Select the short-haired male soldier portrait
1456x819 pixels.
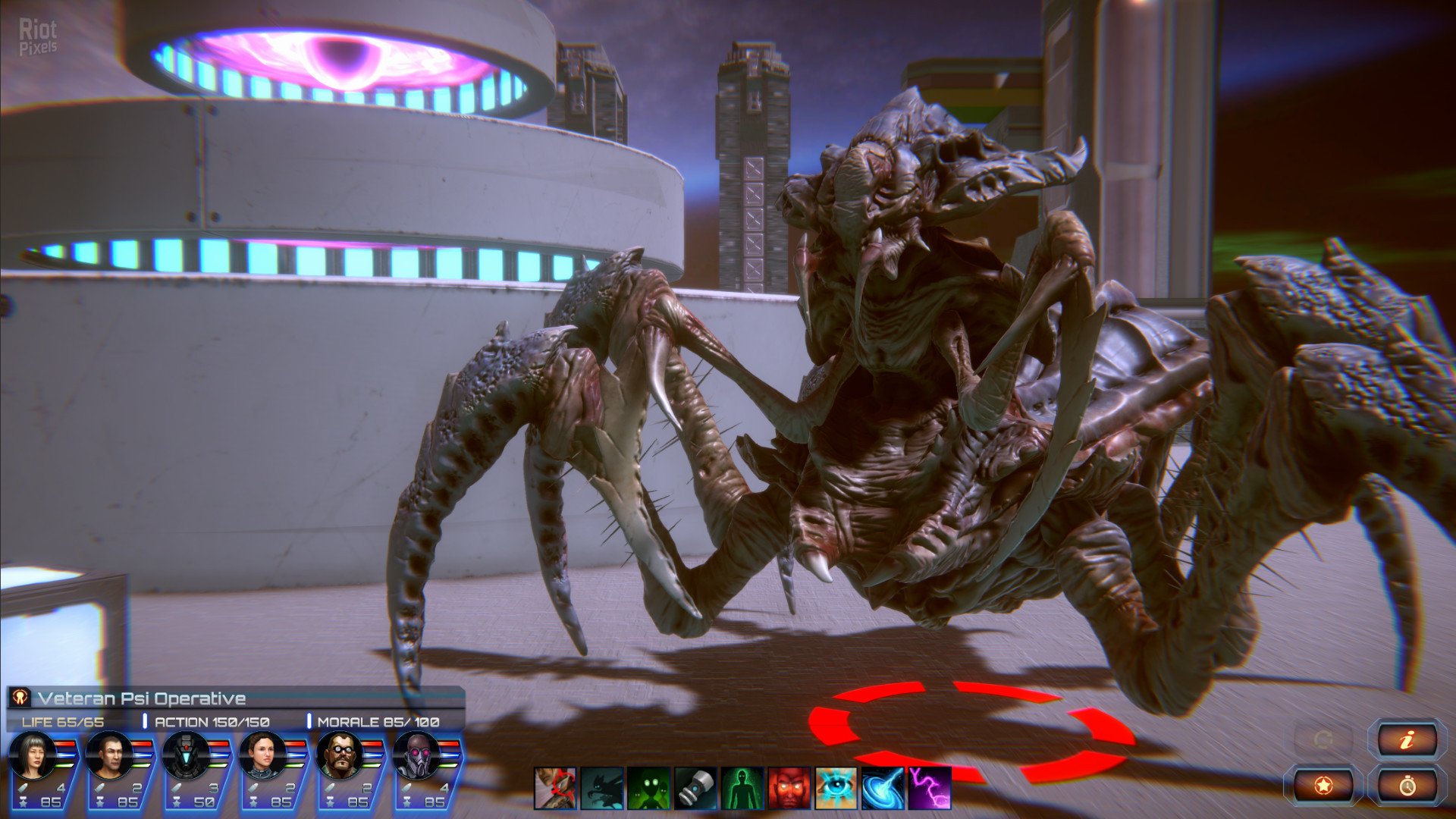[108, 755]
